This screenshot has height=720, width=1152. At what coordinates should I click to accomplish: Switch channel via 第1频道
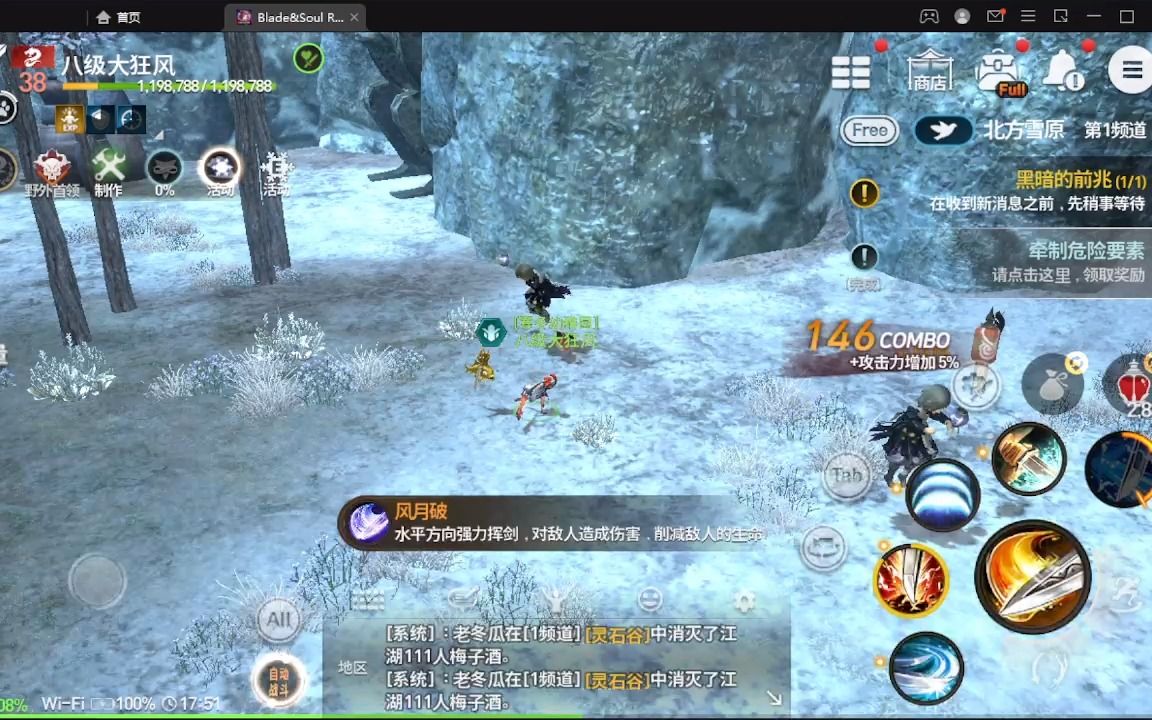[x=1115, y=131]
